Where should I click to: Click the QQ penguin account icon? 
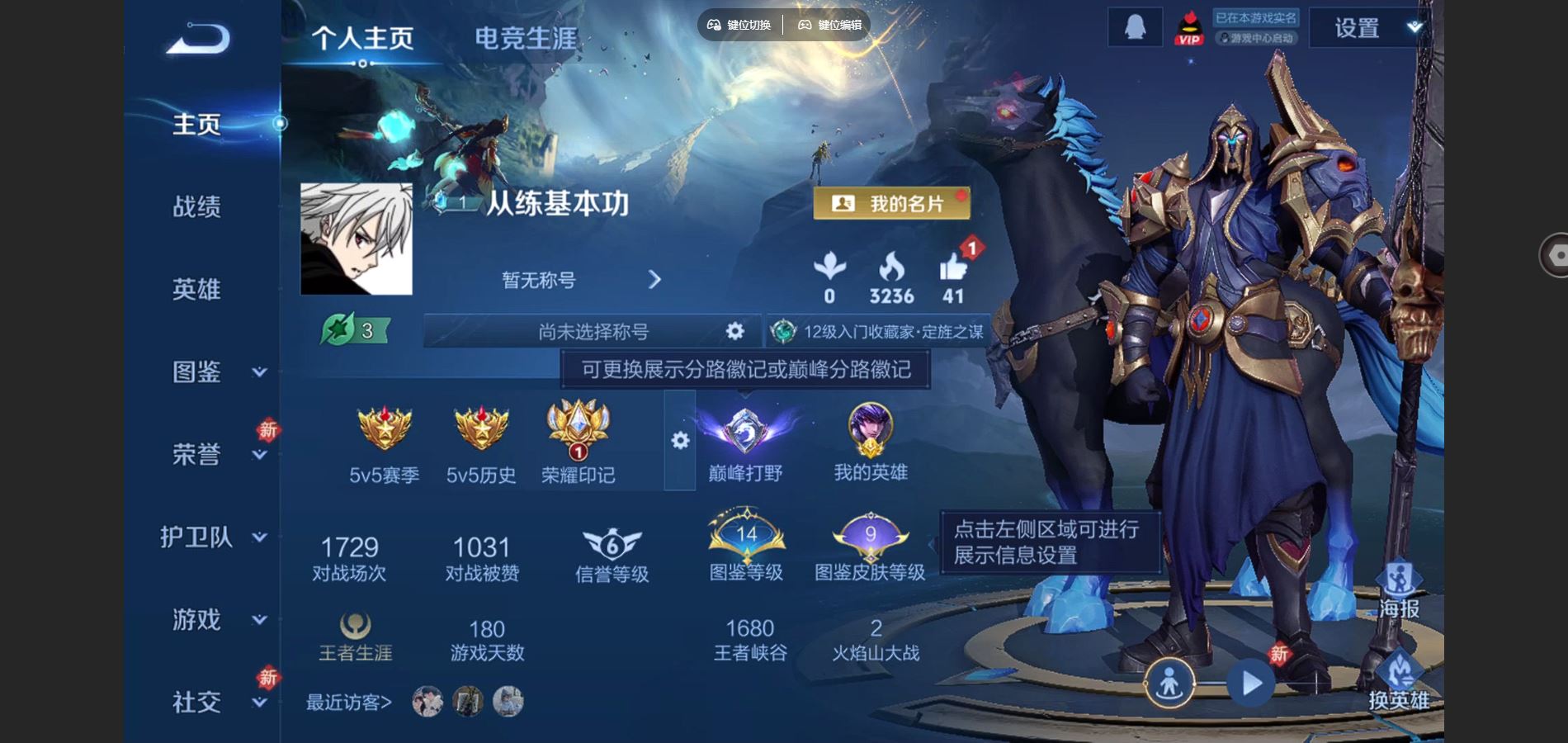tap(1134, 27)
